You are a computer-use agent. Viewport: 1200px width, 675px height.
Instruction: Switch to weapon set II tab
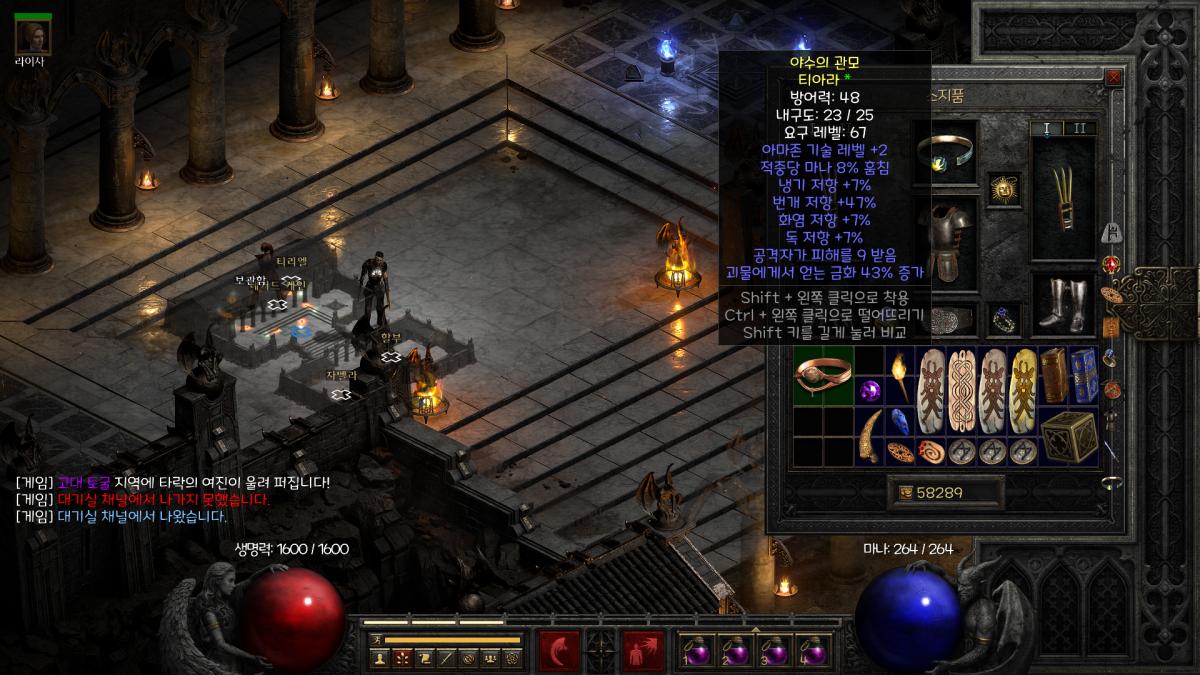click(1079, 128)
